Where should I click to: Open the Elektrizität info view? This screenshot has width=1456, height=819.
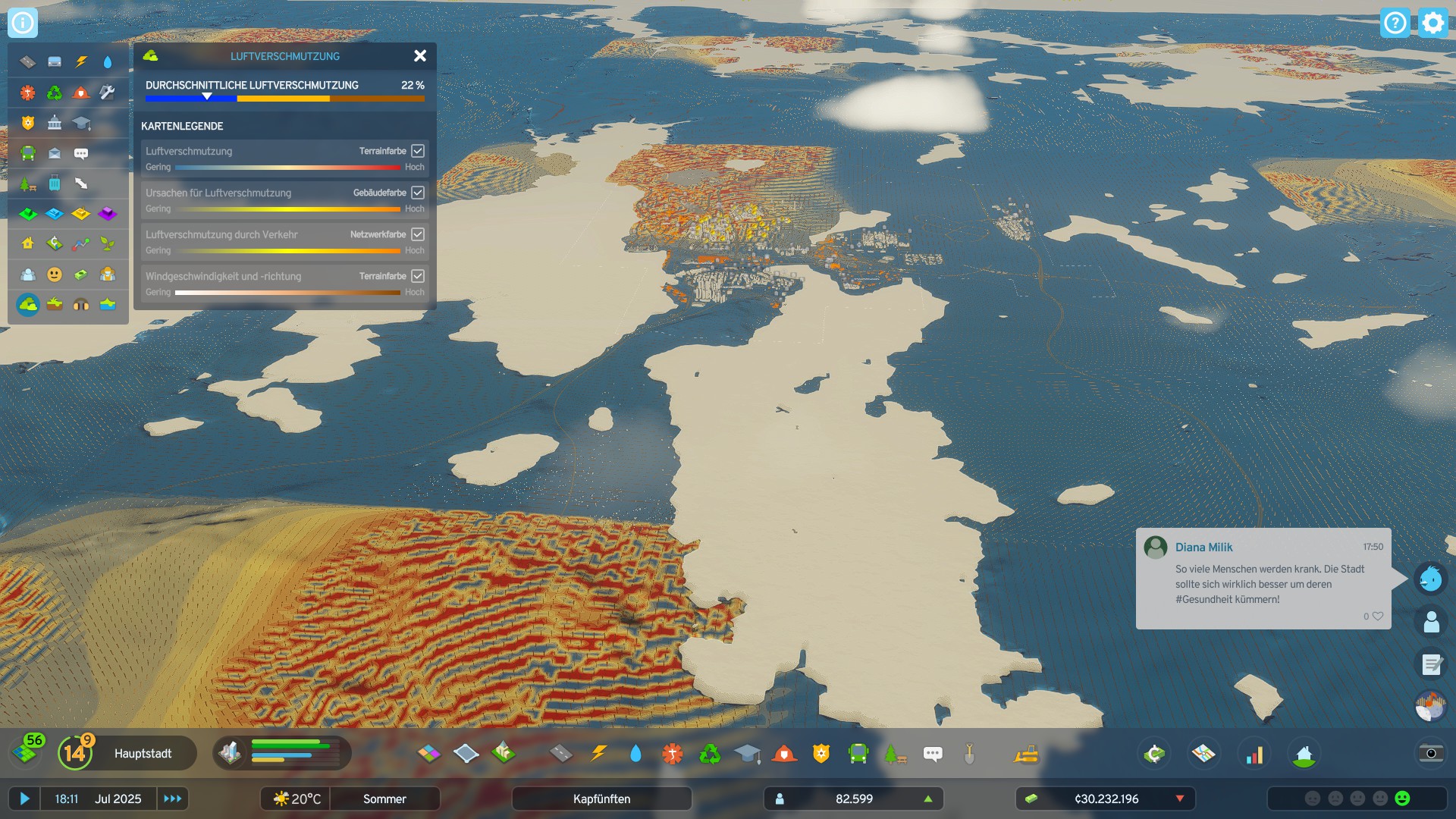click(x=81, y=63)
